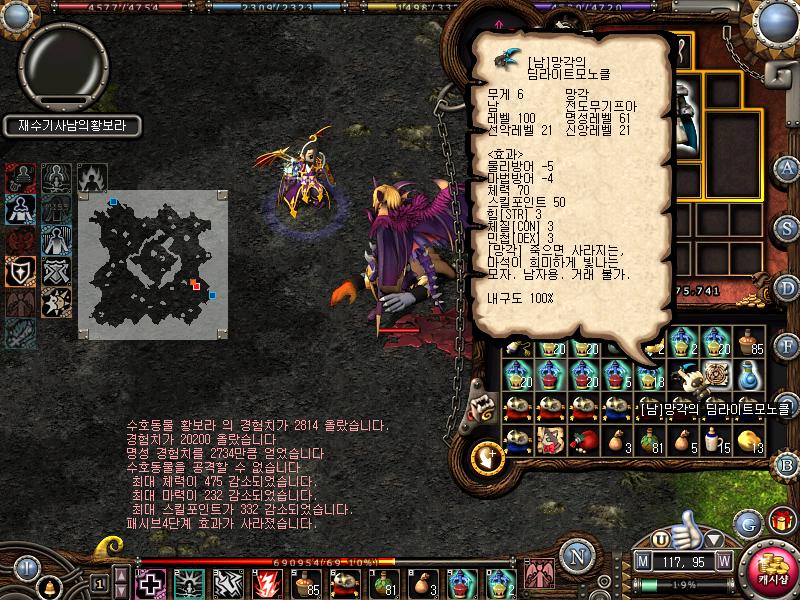Viewport: 800px width, 600px height.
Task: Click the round B button beside inventory
Action: point(787,464)
